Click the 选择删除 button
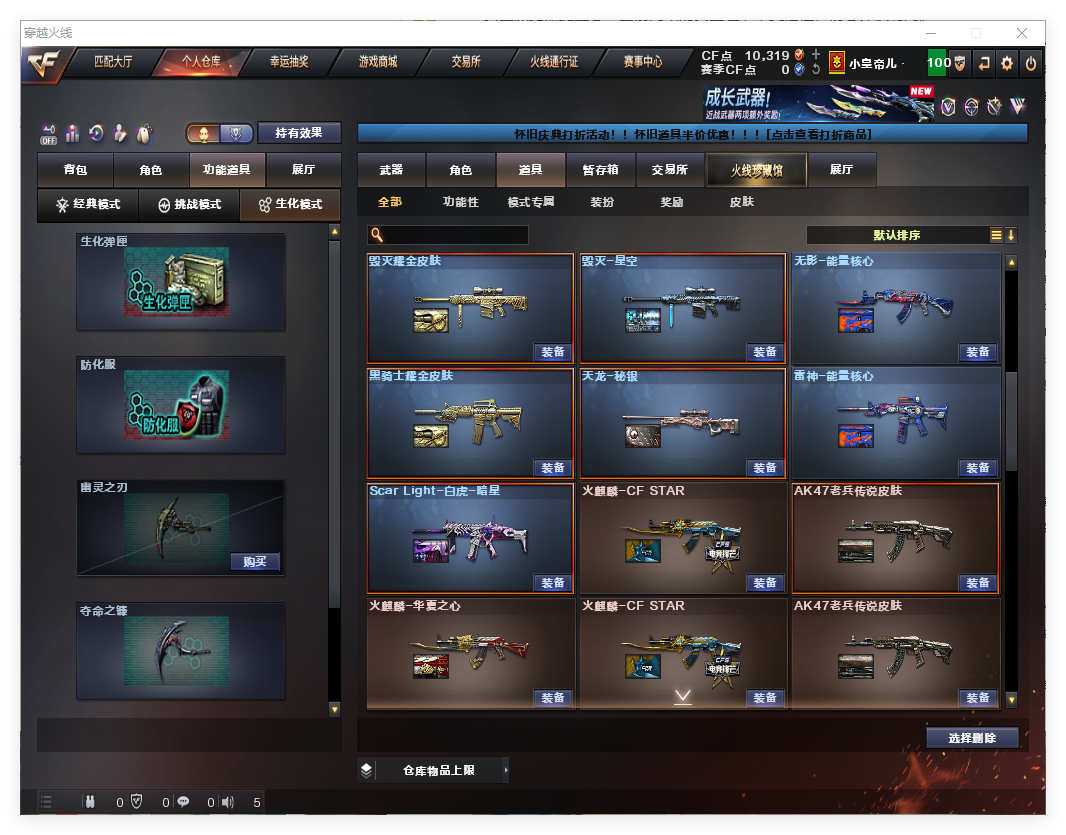Image resolution: width=1066 pixels, height=835 pixels. pos(972,738)
